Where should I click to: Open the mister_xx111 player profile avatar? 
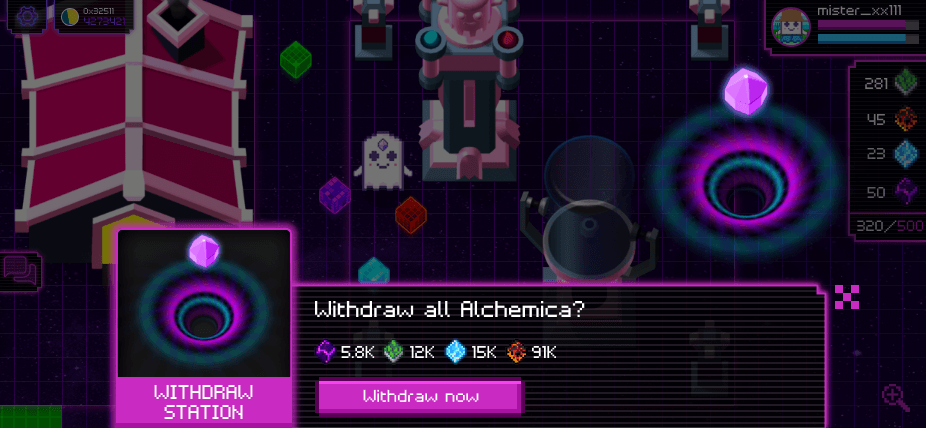(x=792, y=27)
